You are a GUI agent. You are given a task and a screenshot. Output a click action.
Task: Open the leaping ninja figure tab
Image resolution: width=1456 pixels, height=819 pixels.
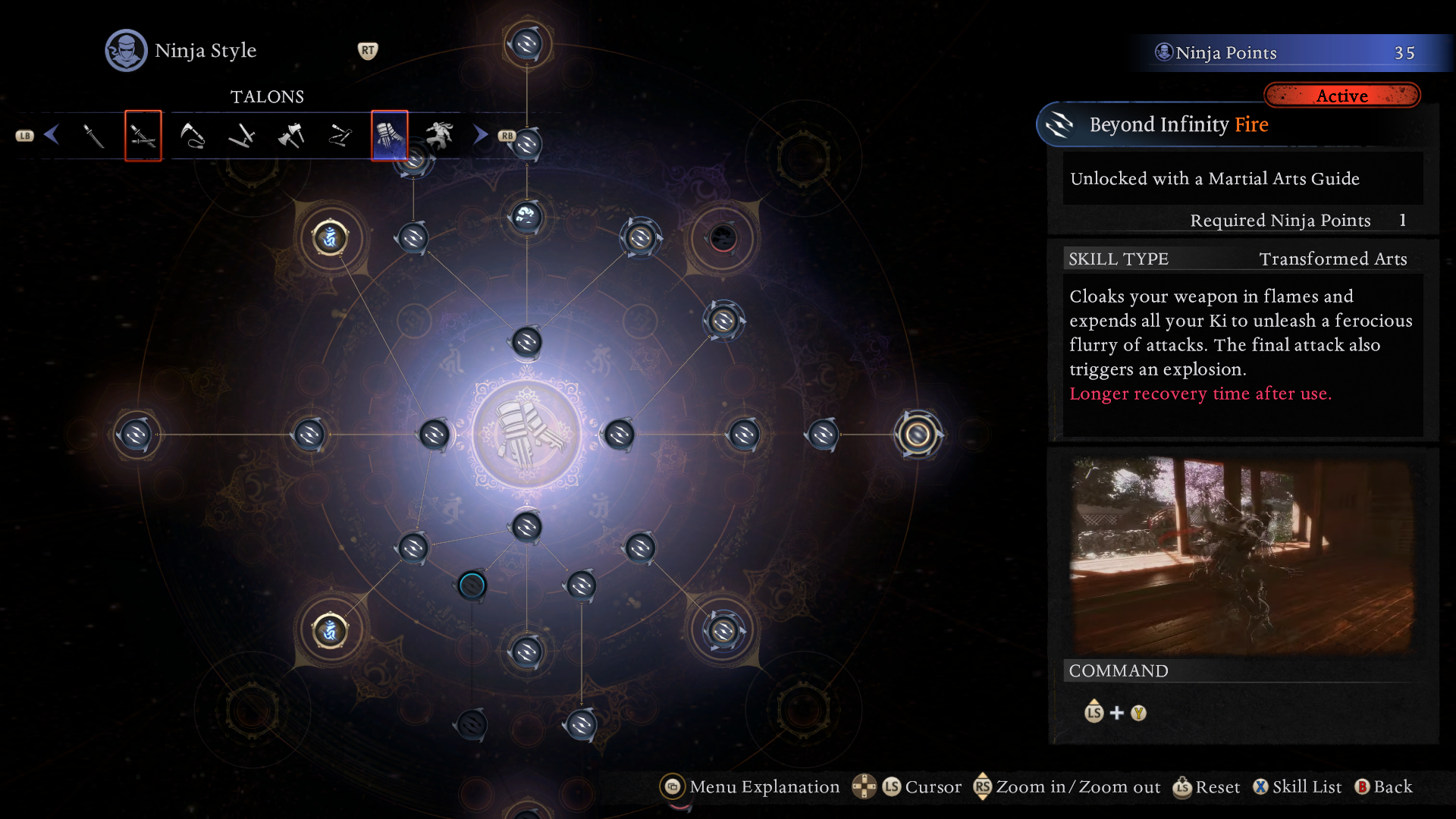pyautogui.click(x=439, y=136)
